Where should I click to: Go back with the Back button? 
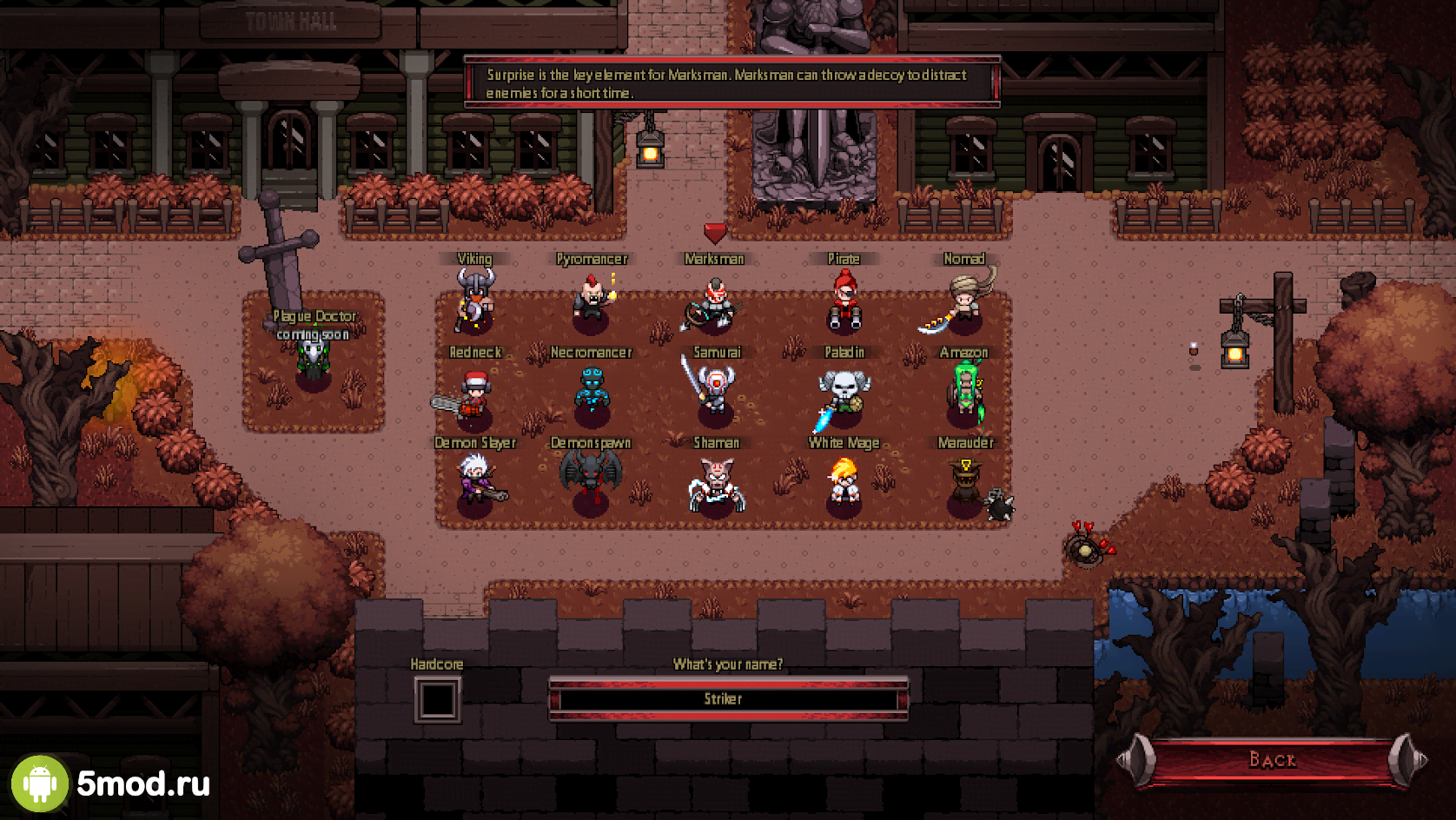(1272, 760)
